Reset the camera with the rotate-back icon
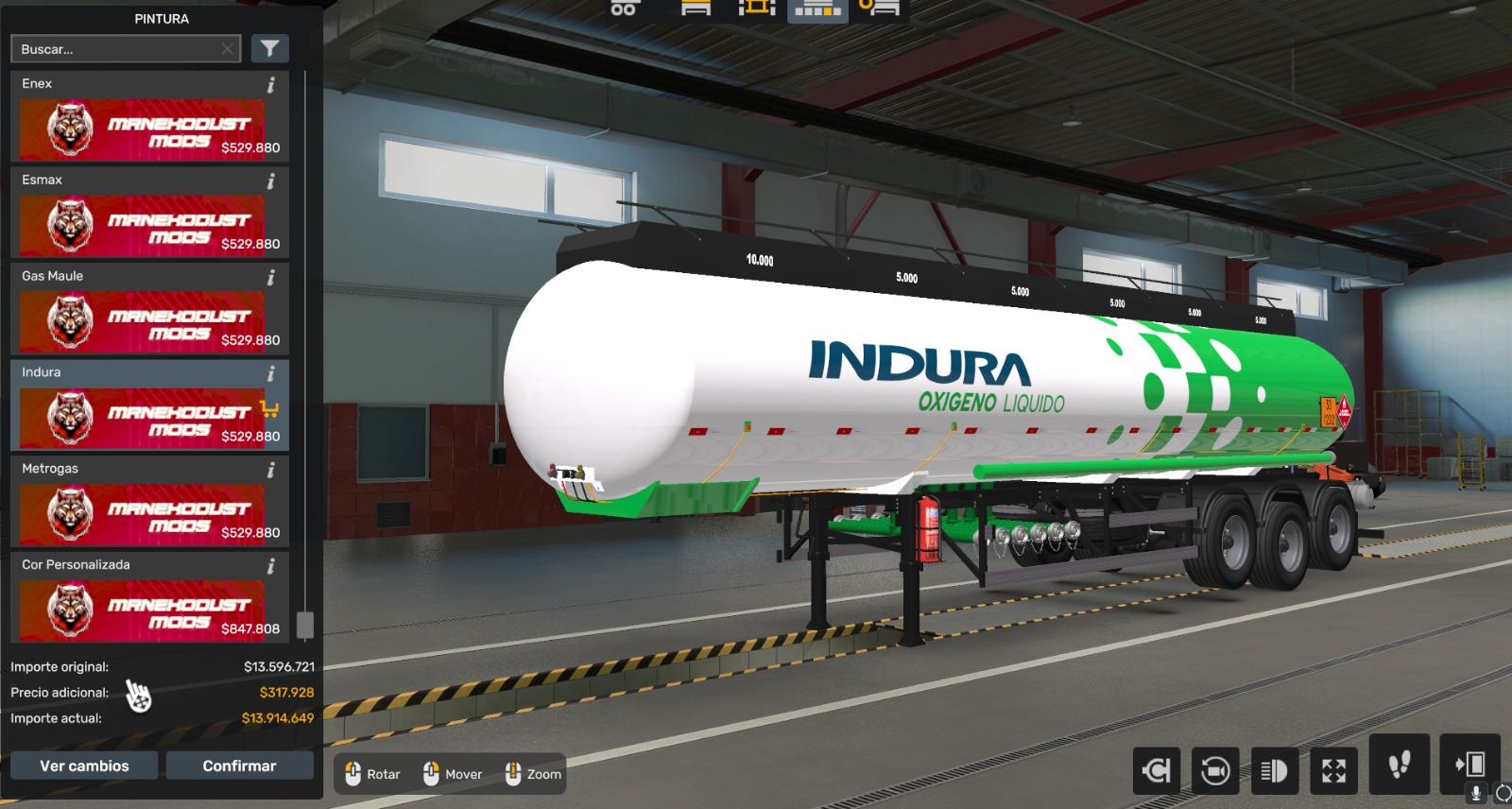The image size is (1512, 809). (x=1159, y=771)
